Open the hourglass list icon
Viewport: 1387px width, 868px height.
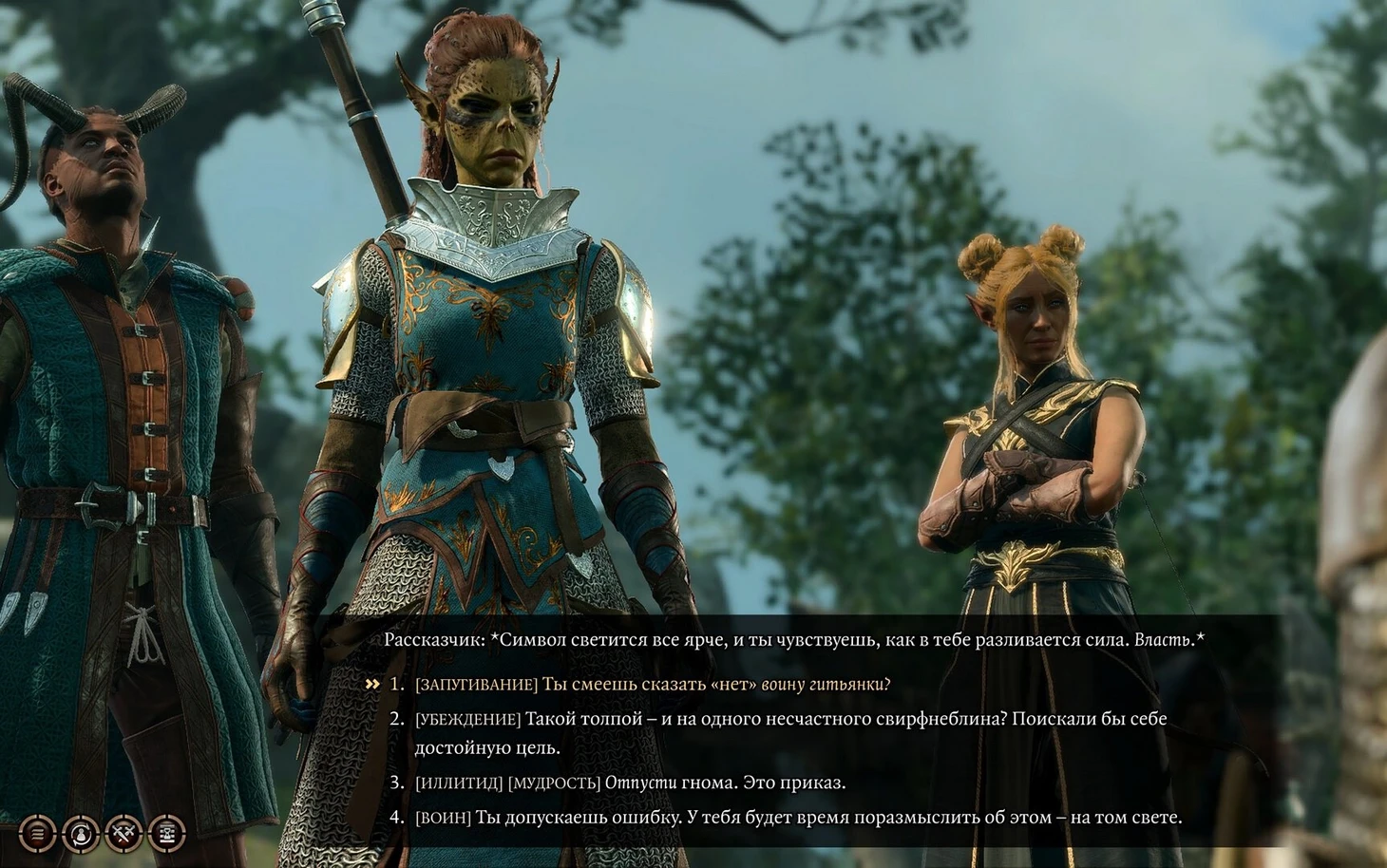[167, 834]
